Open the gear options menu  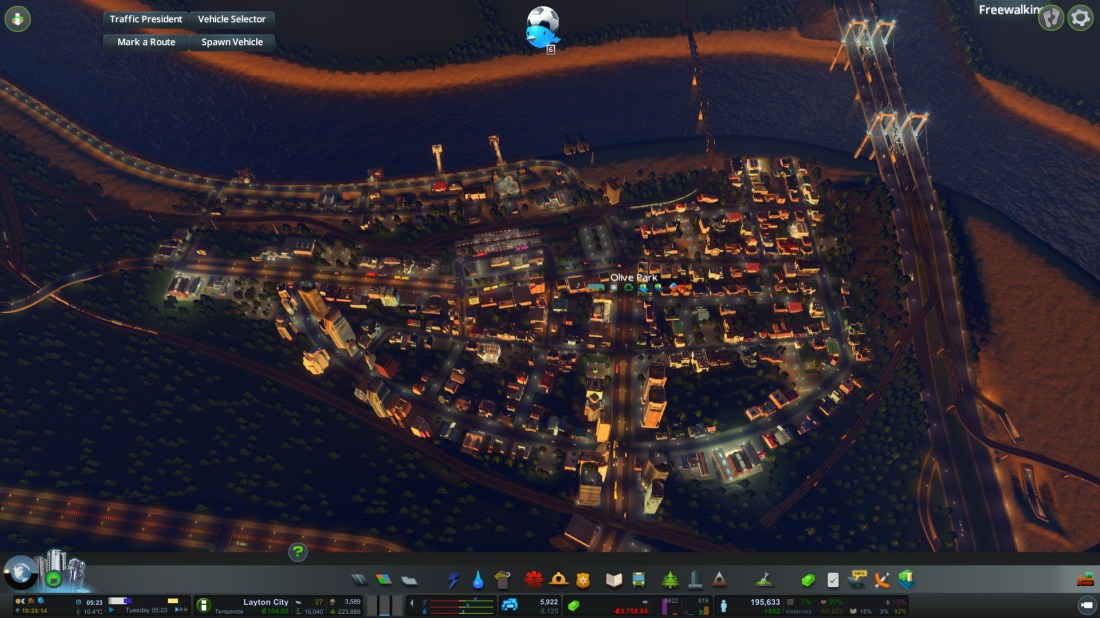coord(1080,17)
